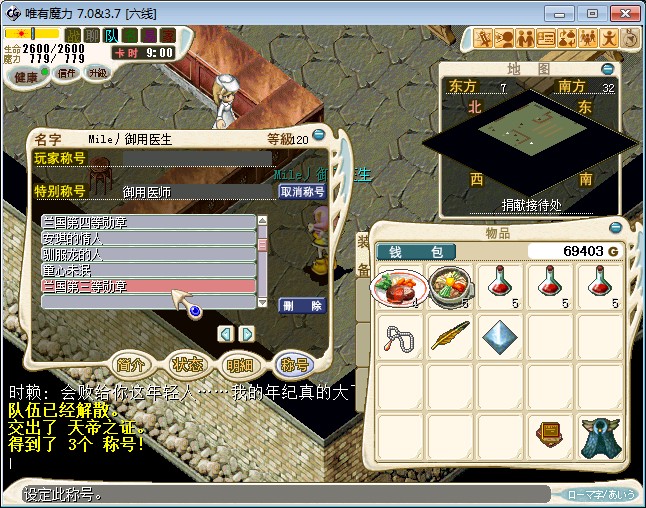The width and height of the screenshot is (646, 508).
Task: Delete the title with the 删除 button
Action: click(x=301, y=306)
